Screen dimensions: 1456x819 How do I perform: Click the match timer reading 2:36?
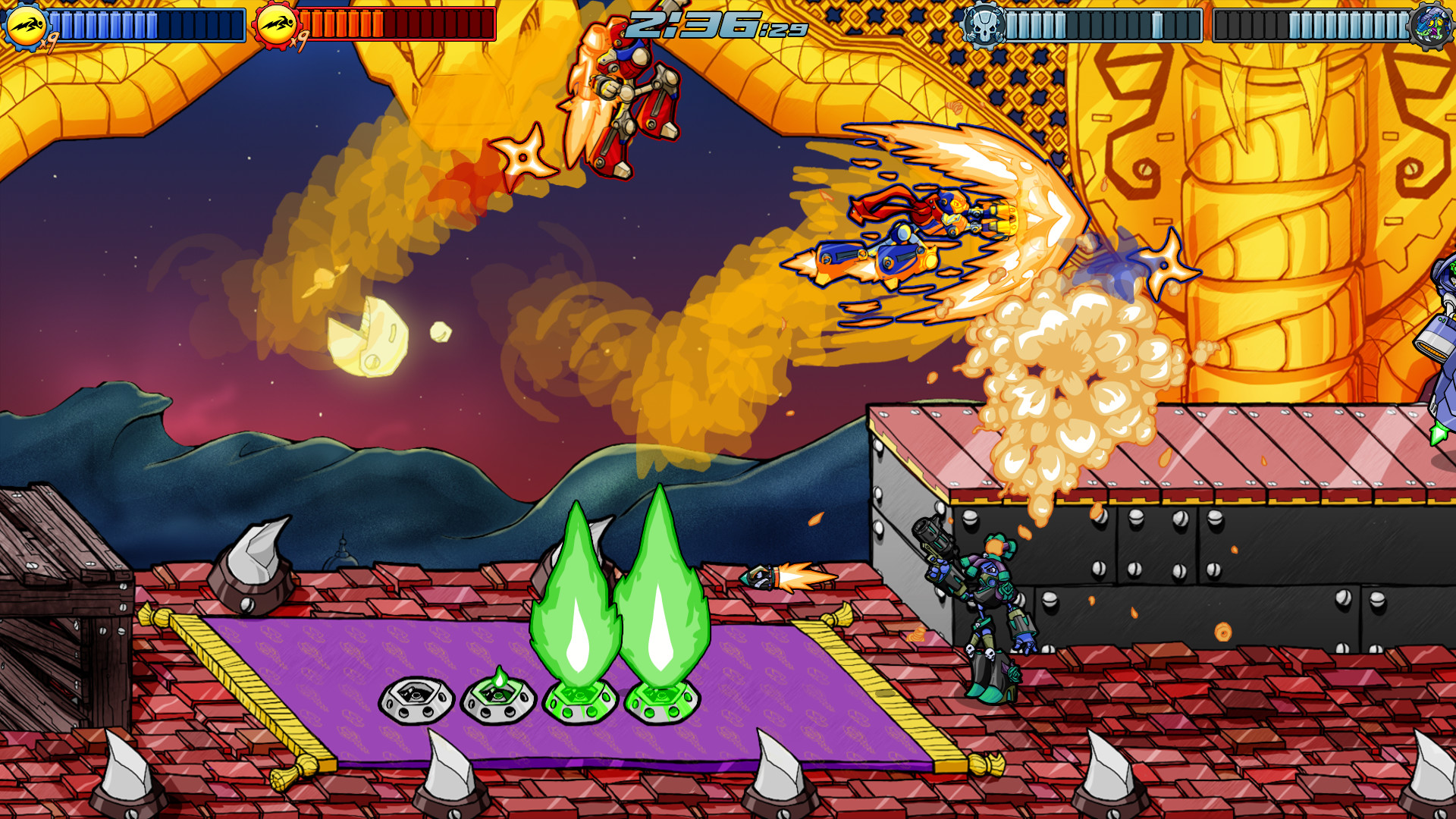[x=686, y=23]
